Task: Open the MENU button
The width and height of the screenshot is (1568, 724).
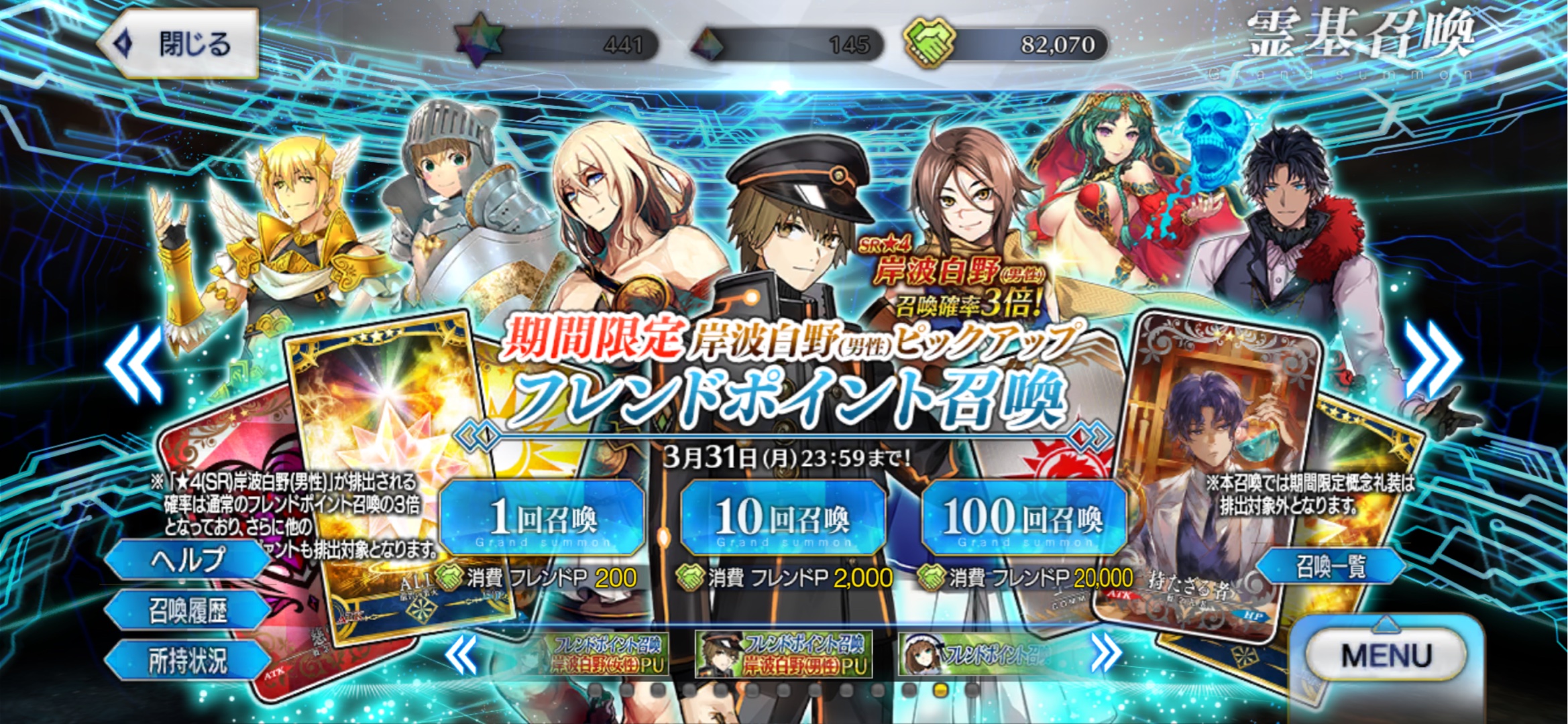Action: click(1386, 655)
